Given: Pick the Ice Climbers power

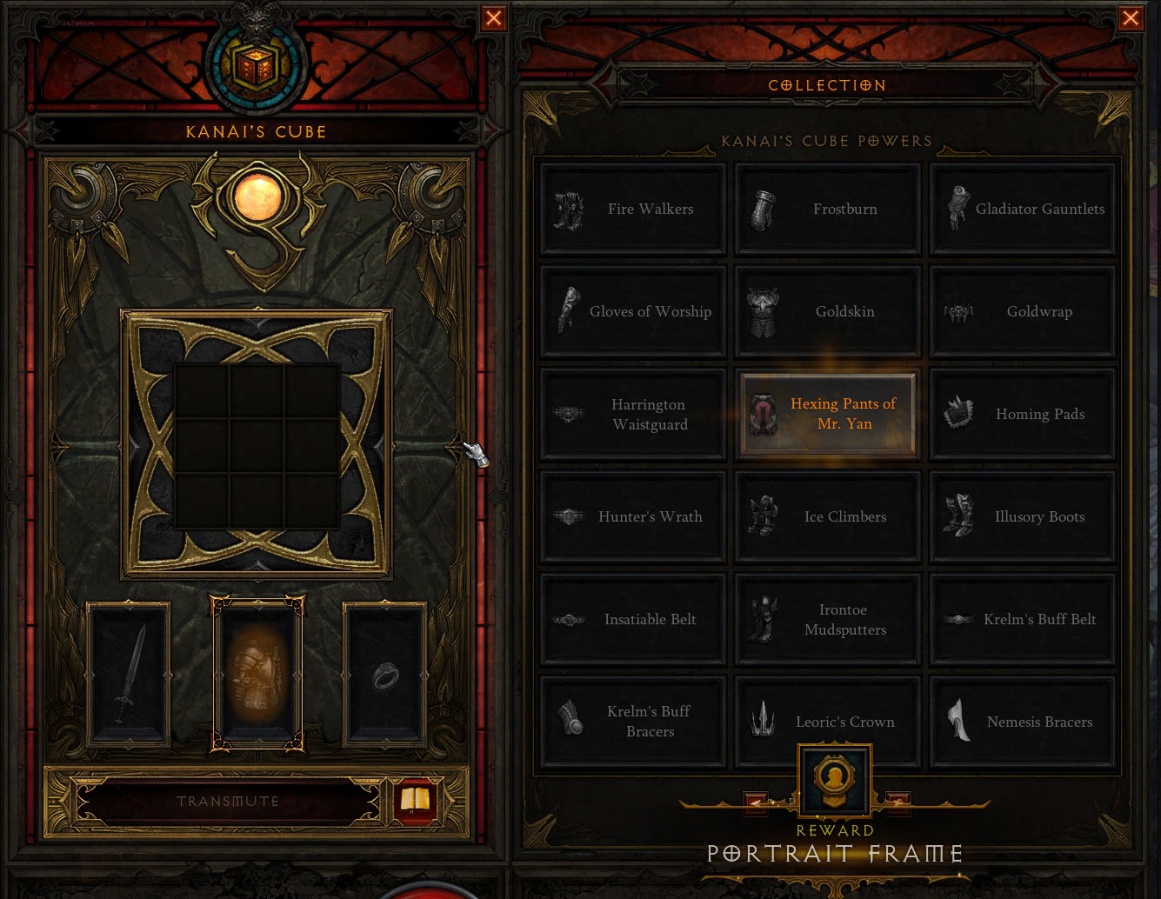Looking at the screenshot, I should click(x=827, y=517).
